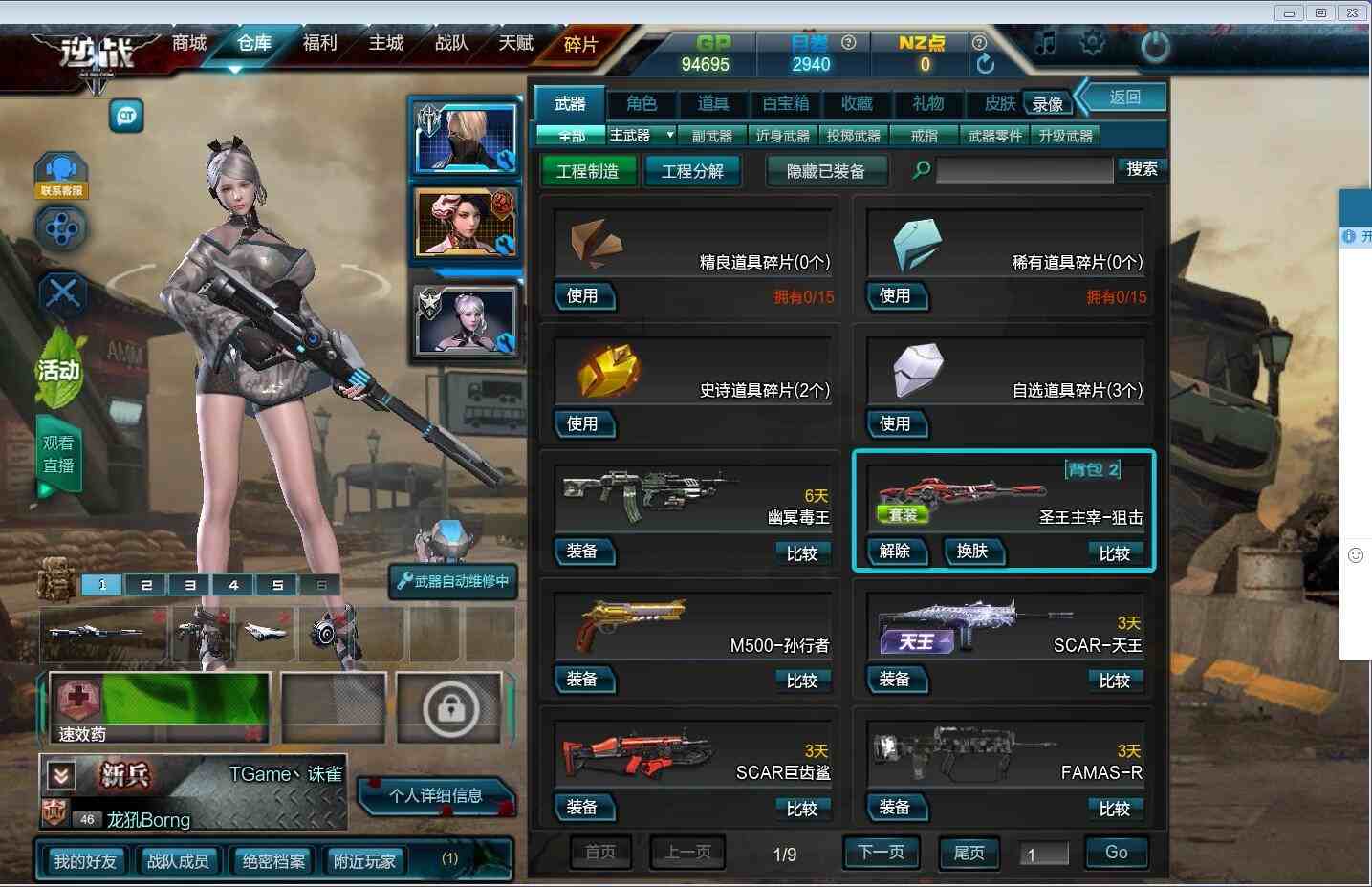Click the 工程制造 crafting button
Viewport: 1372px width, 887px height.
[x=587, y=170]
